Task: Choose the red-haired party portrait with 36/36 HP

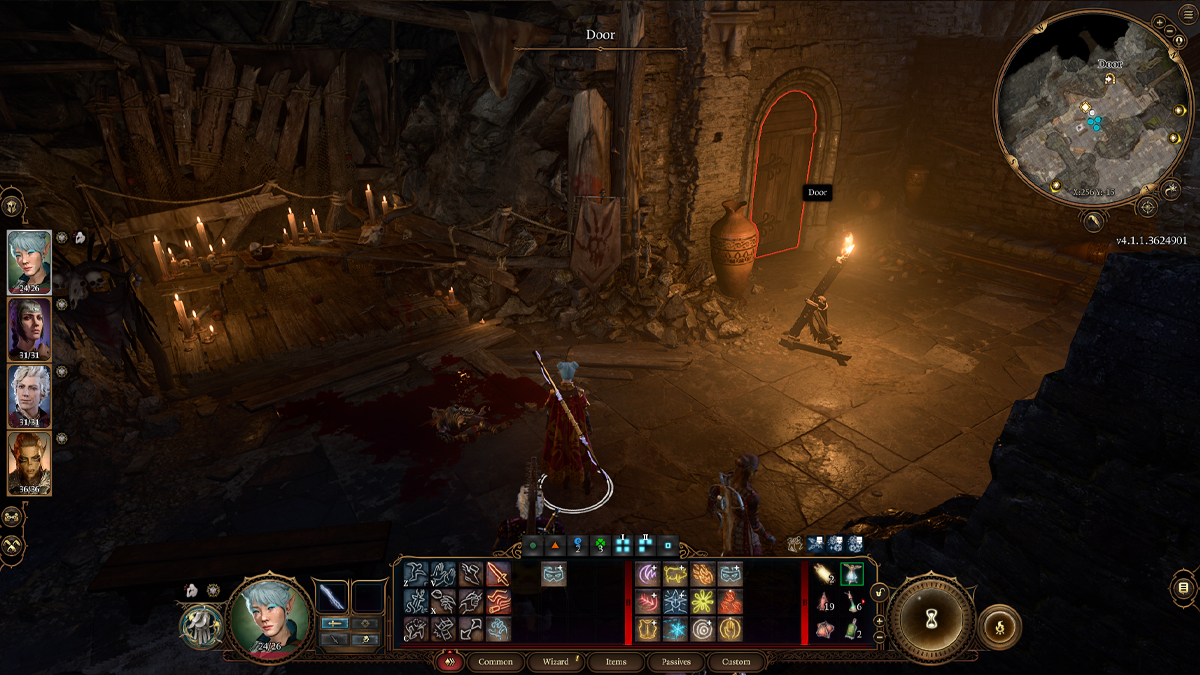Action: pyautogui.click(x=29, y=462)
